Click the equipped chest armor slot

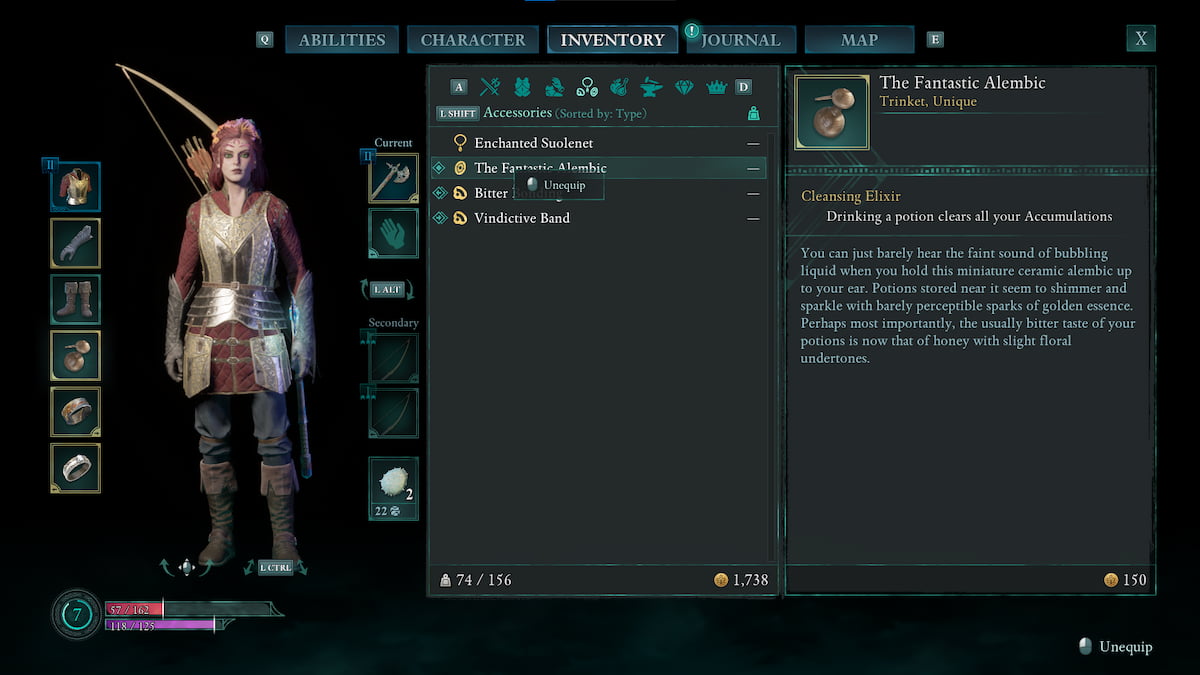[76, 187]
